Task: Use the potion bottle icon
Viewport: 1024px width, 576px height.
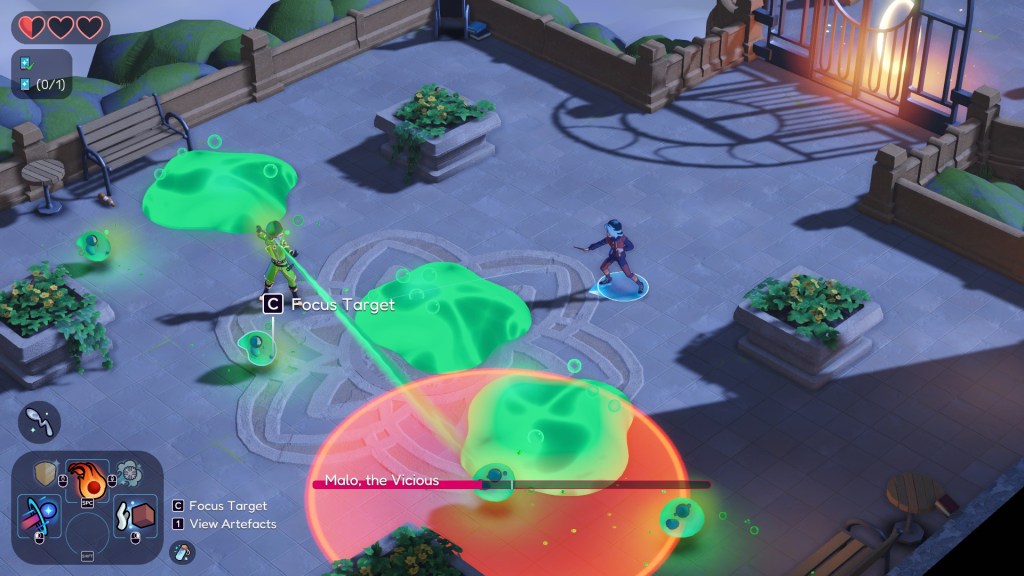Action: pyautogui.click(x=181, y=551)
